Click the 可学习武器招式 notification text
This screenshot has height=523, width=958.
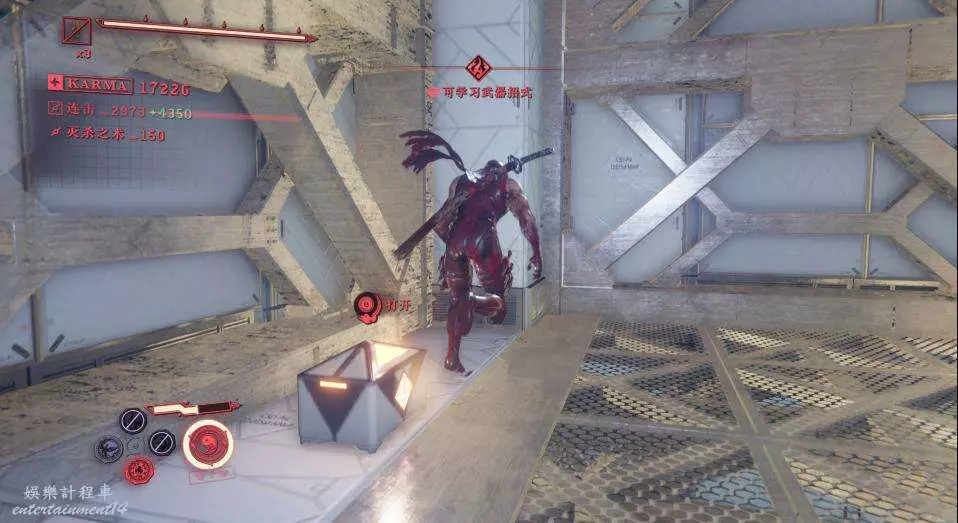[x=475, y=91]
